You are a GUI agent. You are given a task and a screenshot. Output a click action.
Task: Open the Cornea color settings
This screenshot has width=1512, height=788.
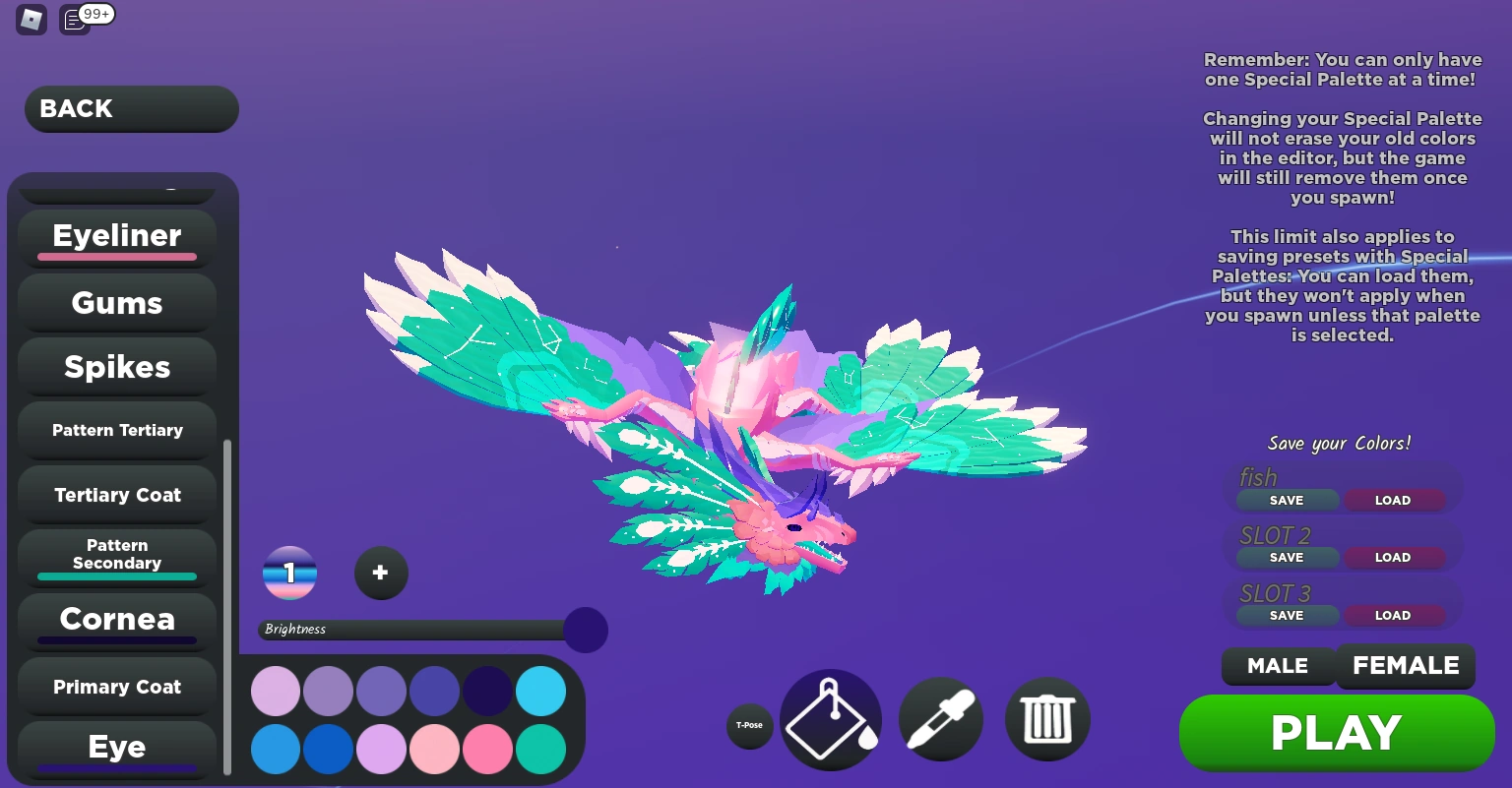tap(116, 620)
